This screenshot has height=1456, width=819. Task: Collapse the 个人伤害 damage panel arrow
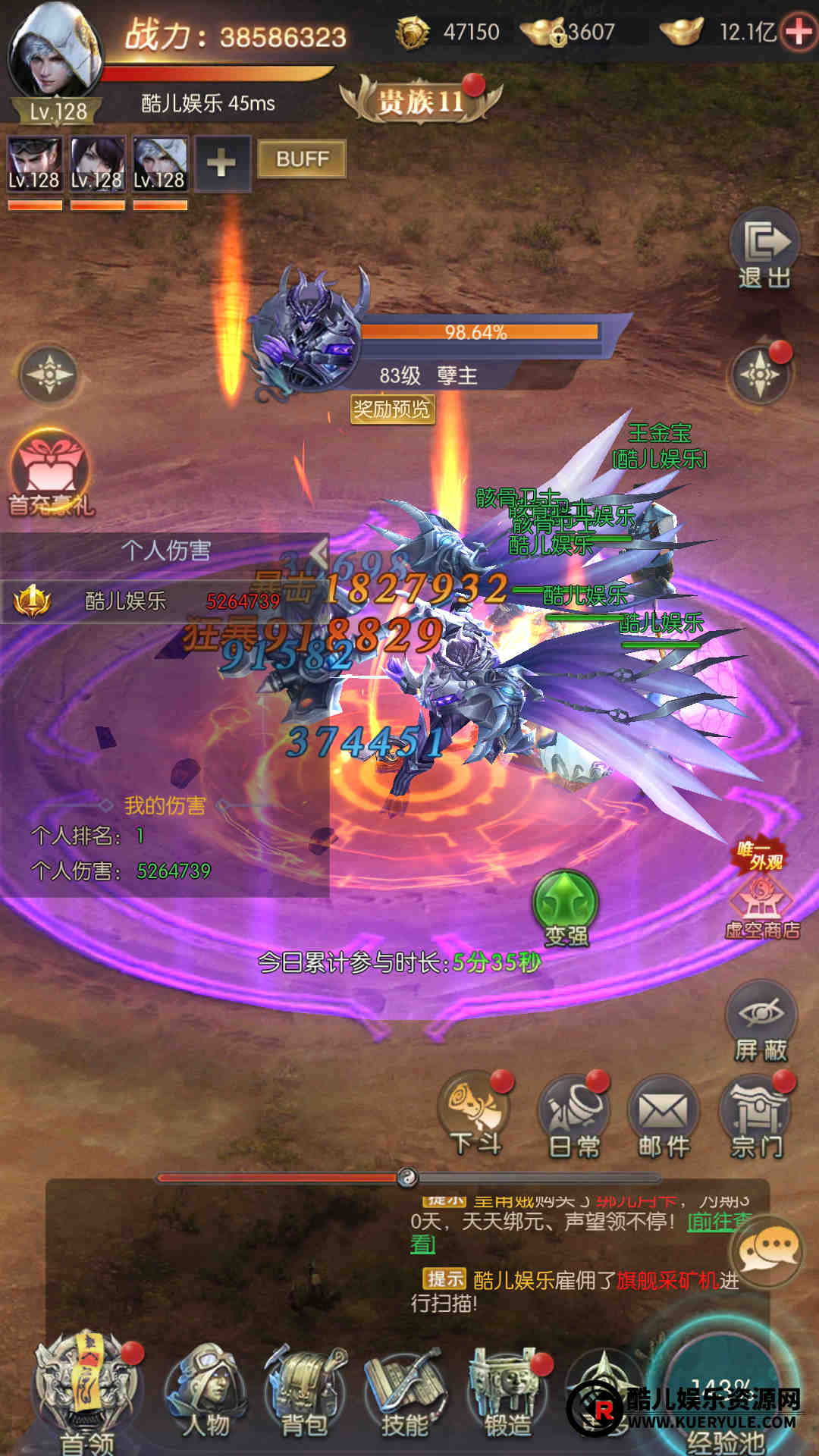tap(319, 552)
